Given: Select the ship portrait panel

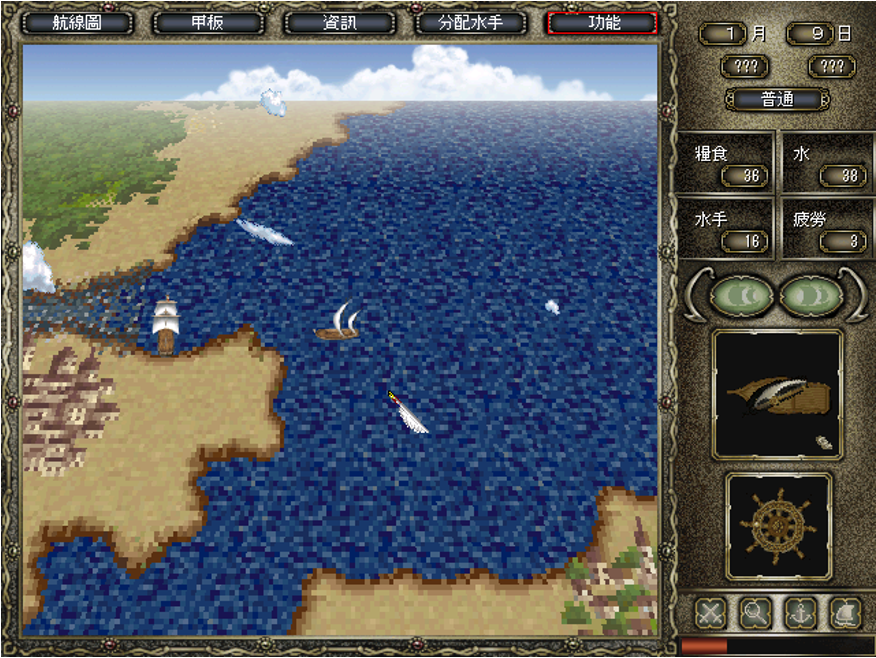Looking at the screenshot, I should (777, 395).
